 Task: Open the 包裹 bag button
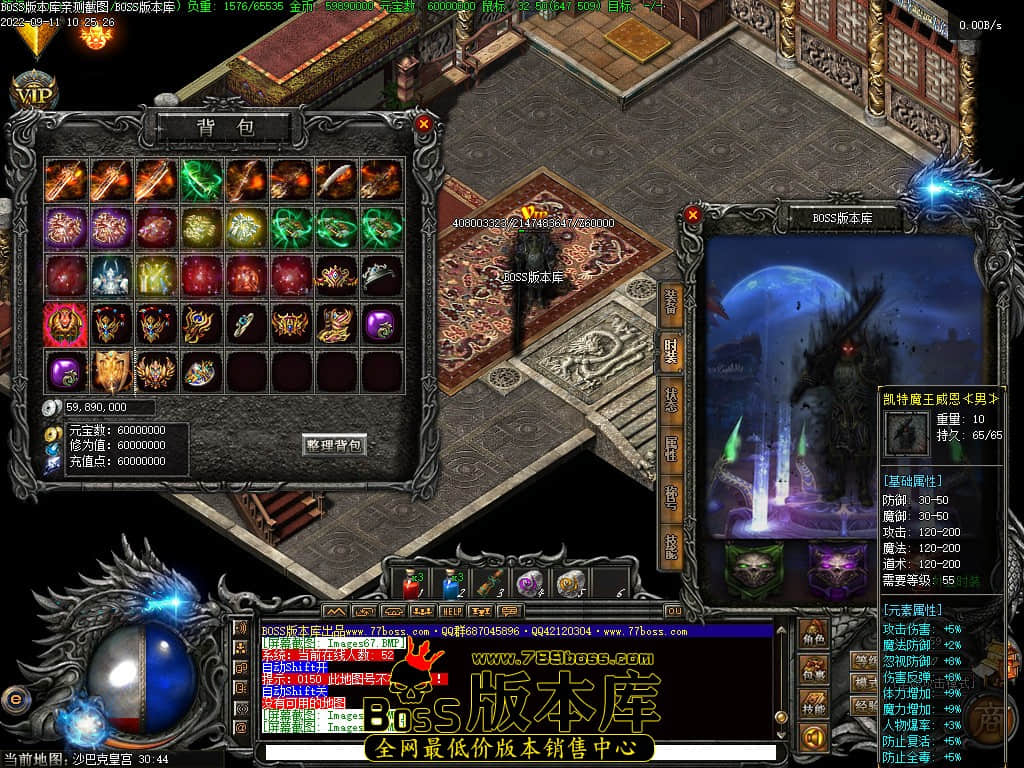coord(814,669)
